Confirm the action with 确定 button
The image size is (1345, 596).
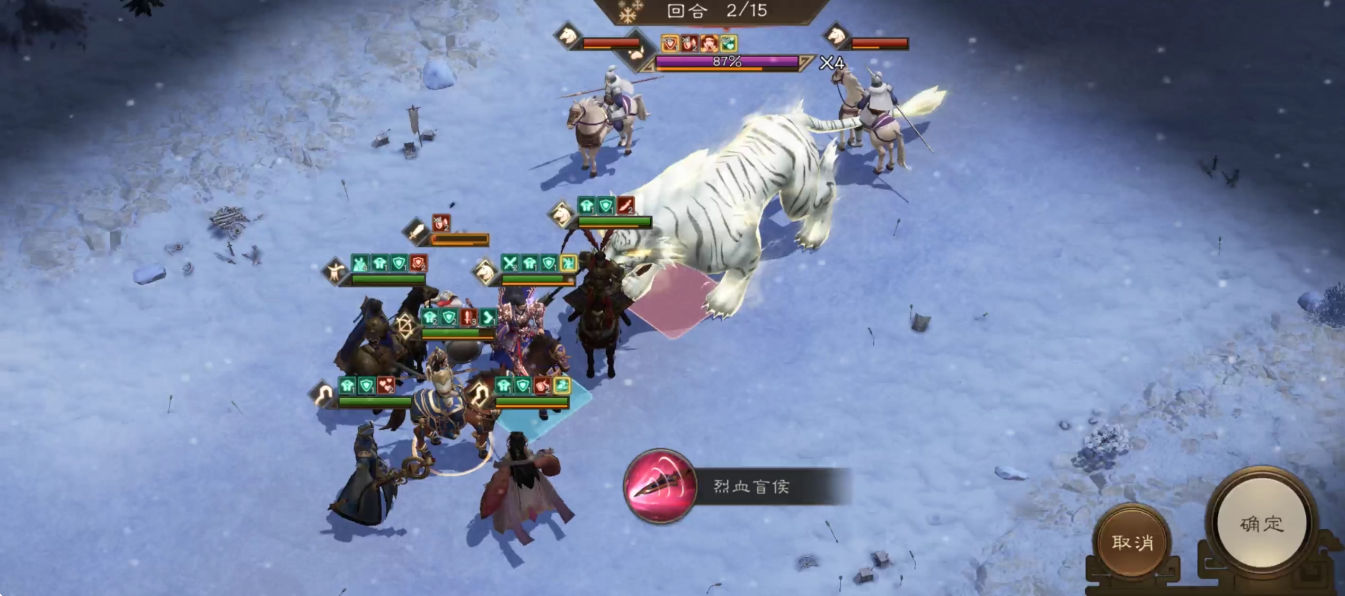pos(1262,524)
